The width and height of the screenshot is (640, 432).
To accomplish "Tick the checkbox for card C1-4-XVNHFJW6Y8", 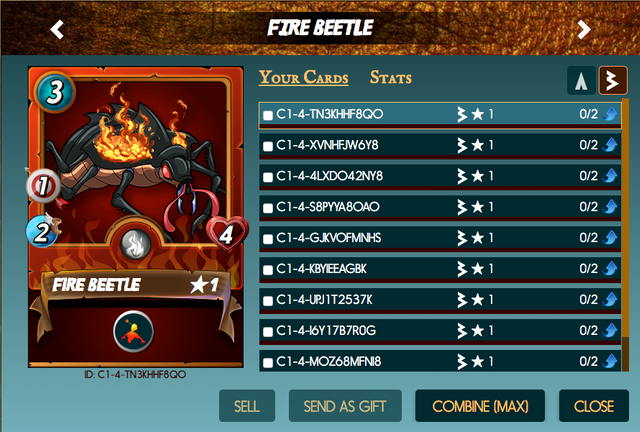I will click(x=268, y=147).
